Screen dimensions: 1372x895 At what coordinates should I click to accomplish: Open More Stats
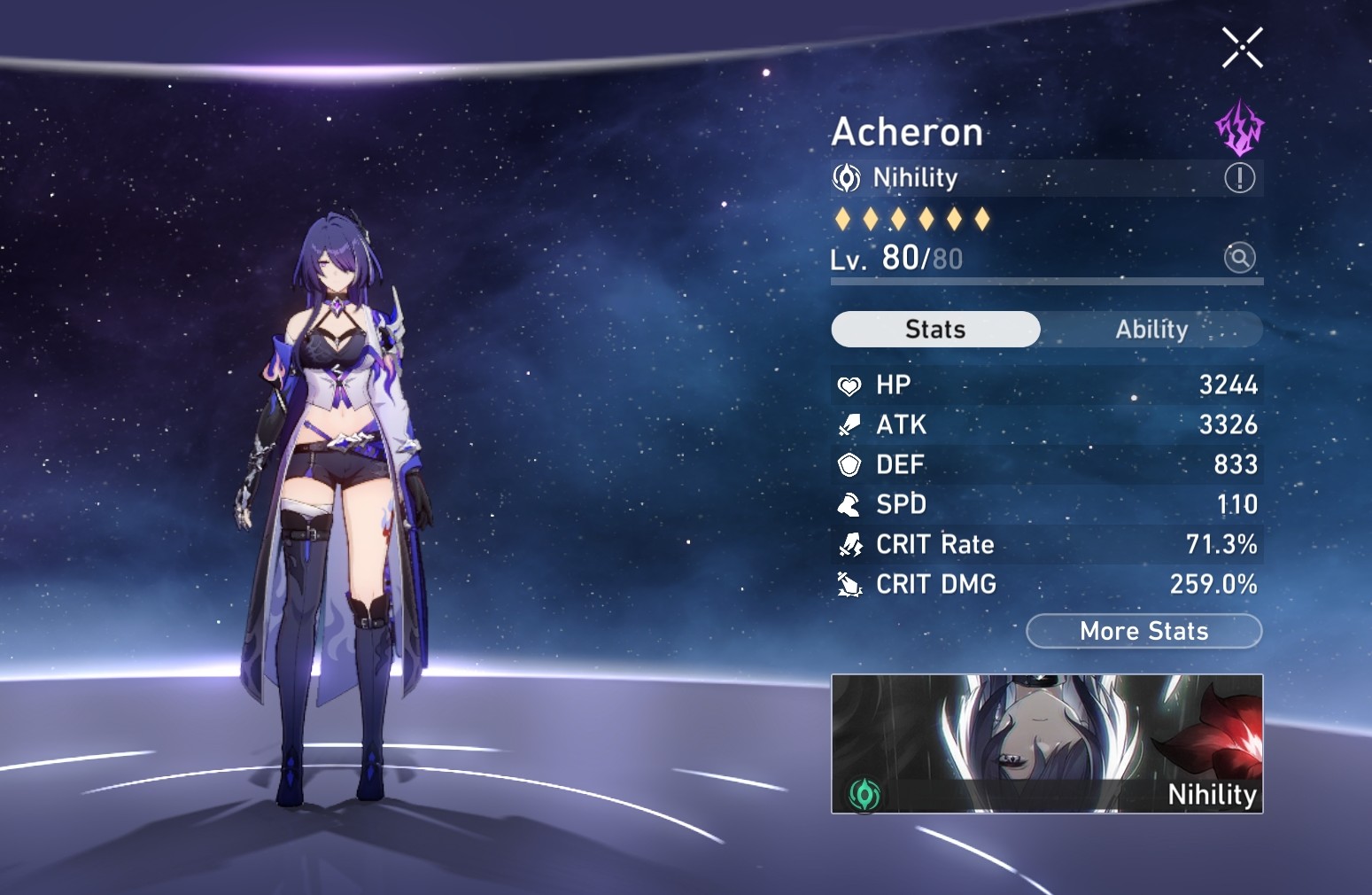1143,631
